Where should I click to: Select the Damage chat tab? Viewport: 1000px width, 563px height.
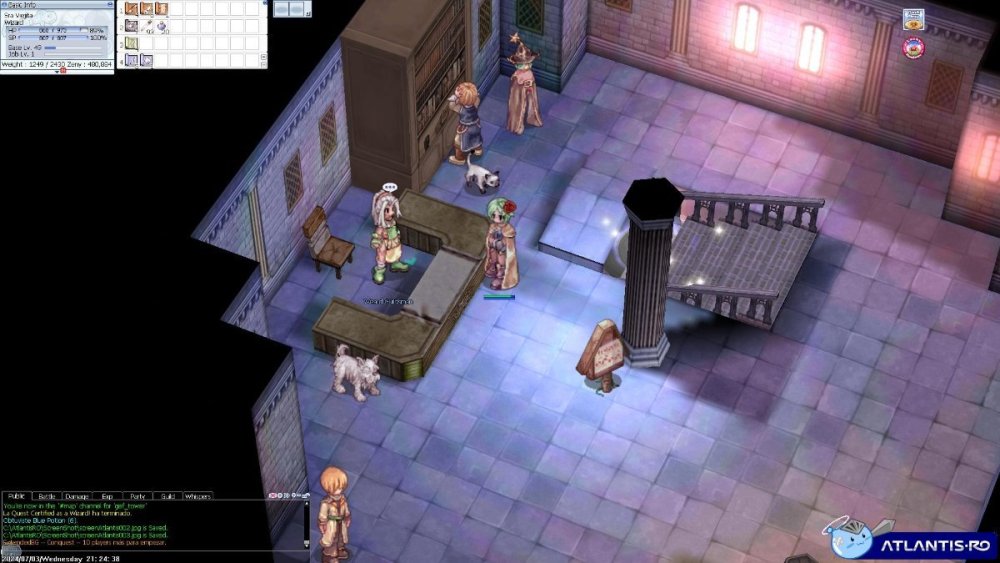pos(77,496)
